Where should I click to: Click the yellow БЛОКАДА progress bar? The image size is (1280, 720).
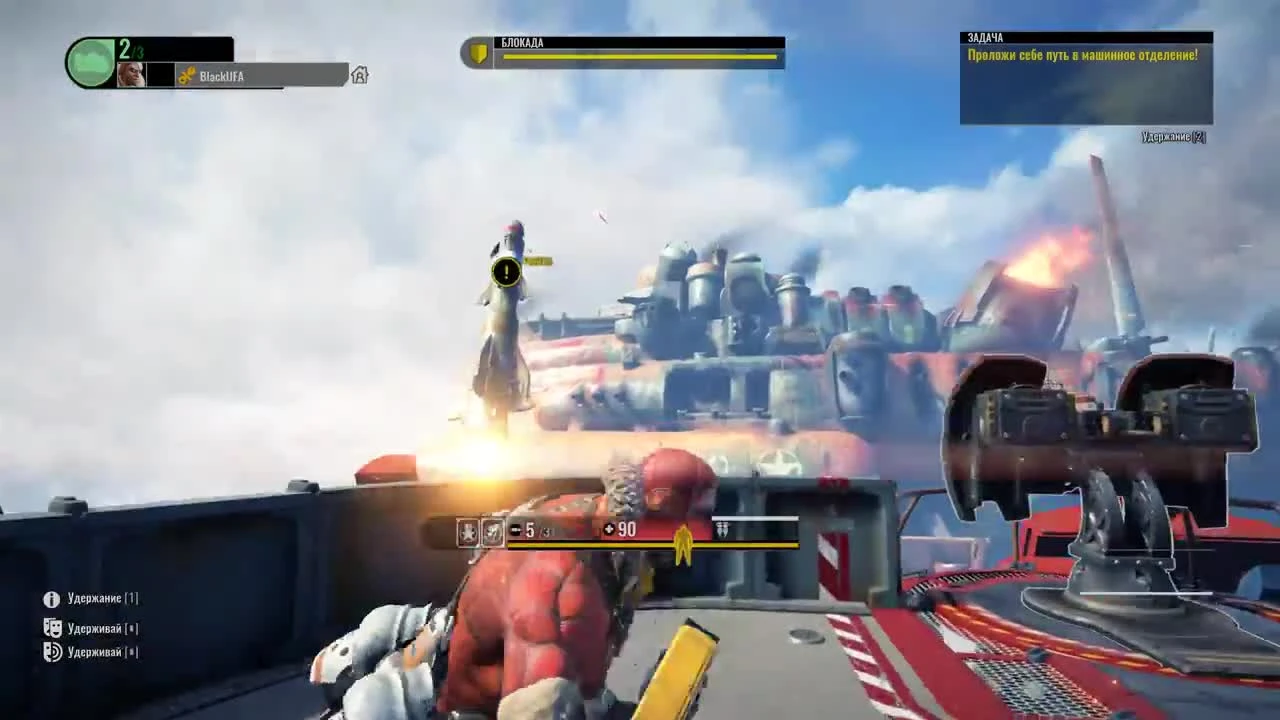(x=640, y=58)
